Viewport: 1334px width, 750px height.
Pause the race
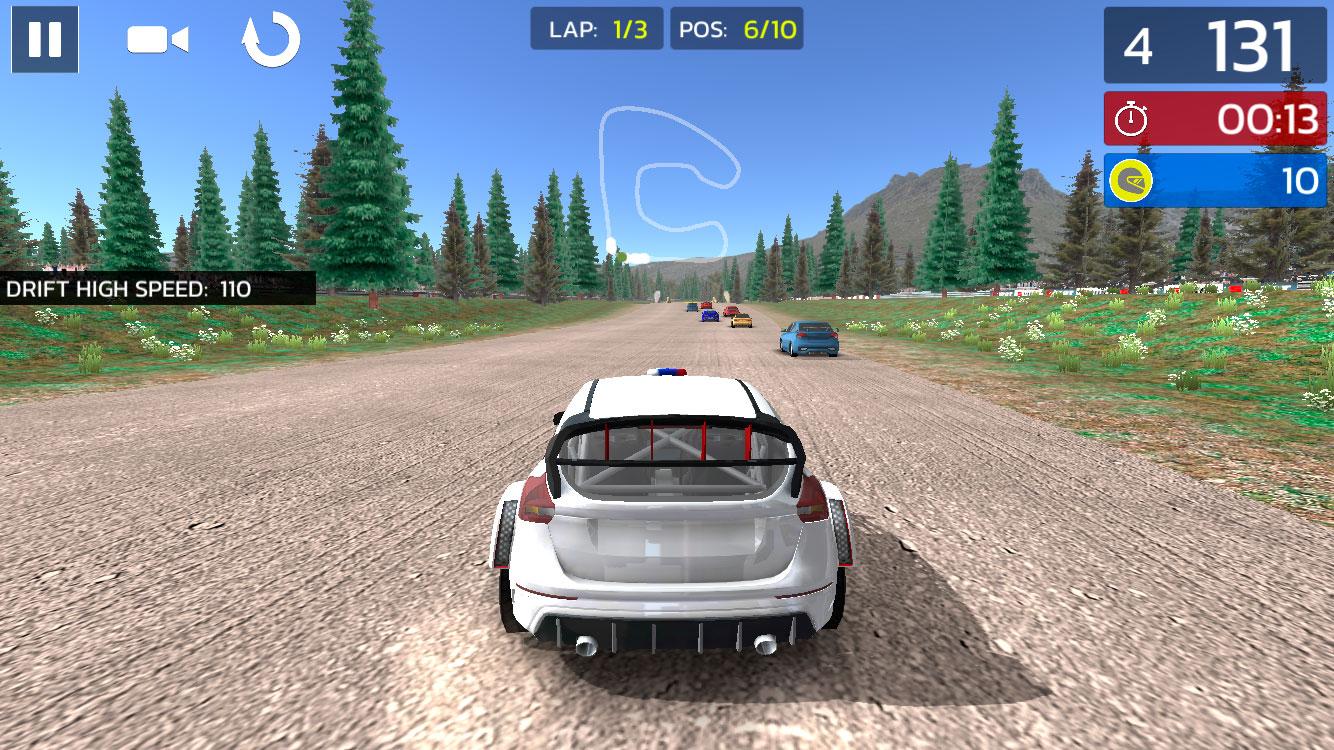coord(45,39)
